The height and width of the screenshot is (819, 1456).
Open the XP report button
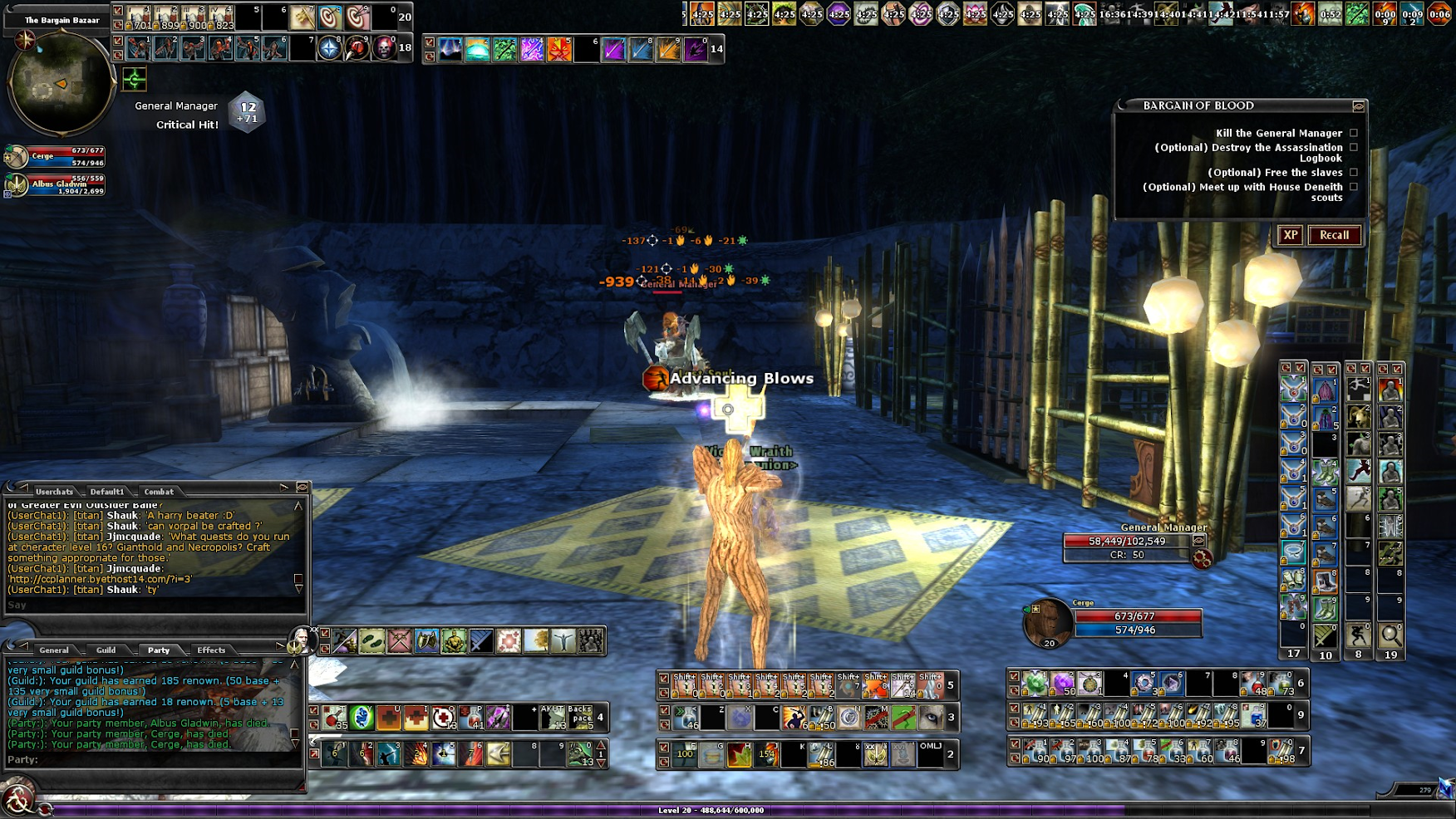coord(1290,235)
